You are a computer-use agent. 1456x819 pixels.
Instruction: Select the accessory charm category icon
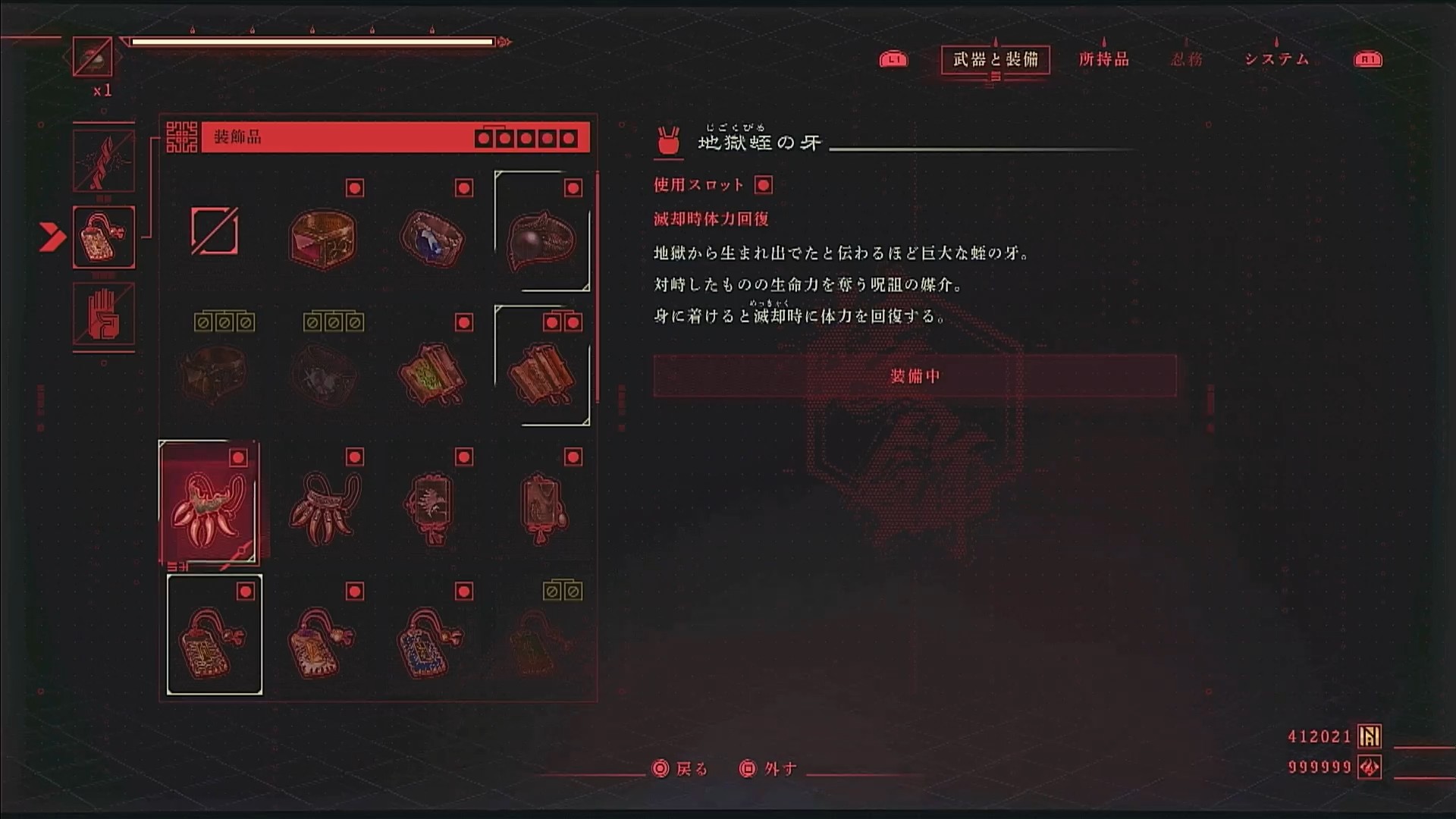(104, 237)
